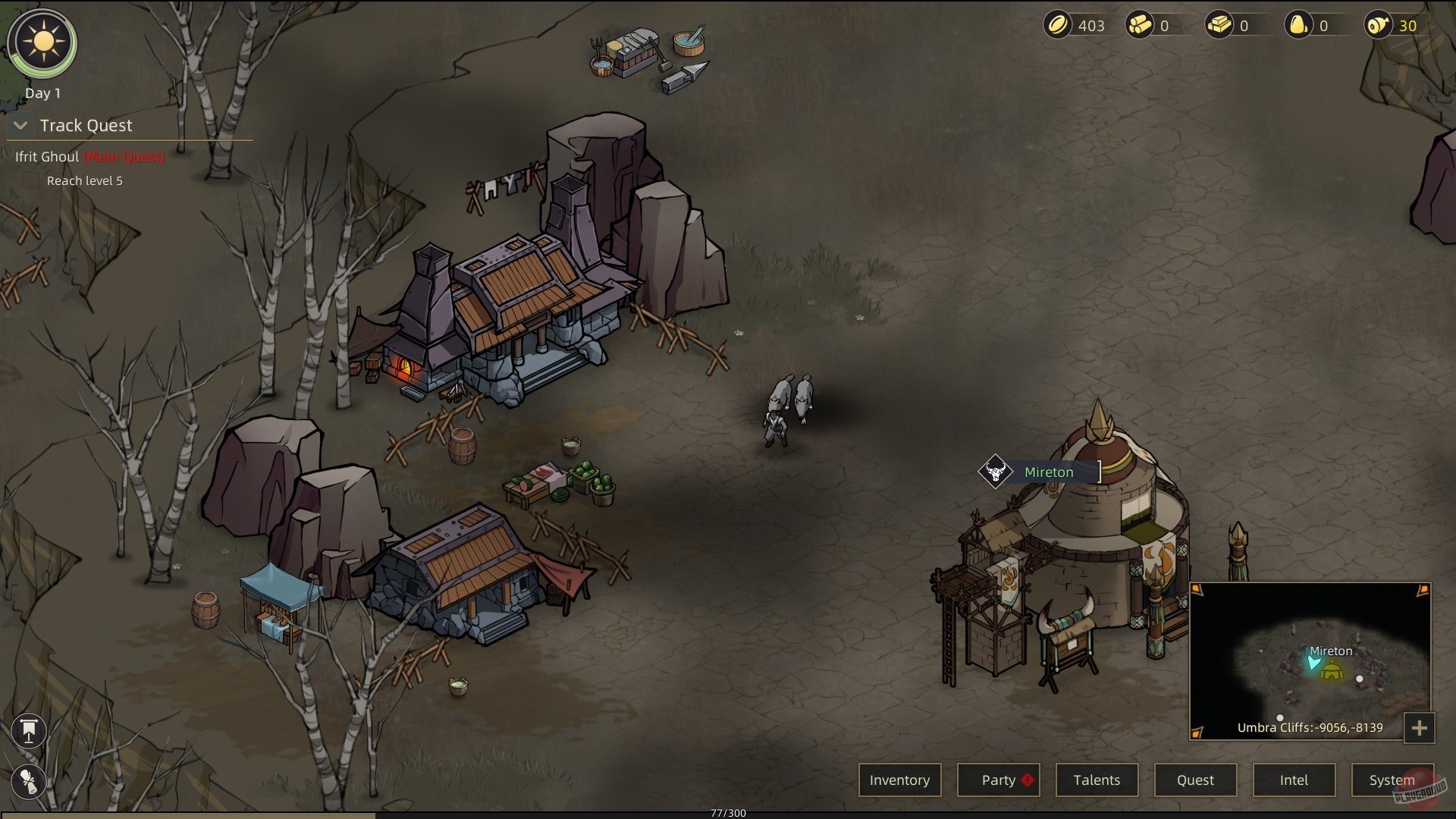Check the Reach level 5 quest objective box
The height and width of the screenshot is (819, 1456).
pos(30,181)
